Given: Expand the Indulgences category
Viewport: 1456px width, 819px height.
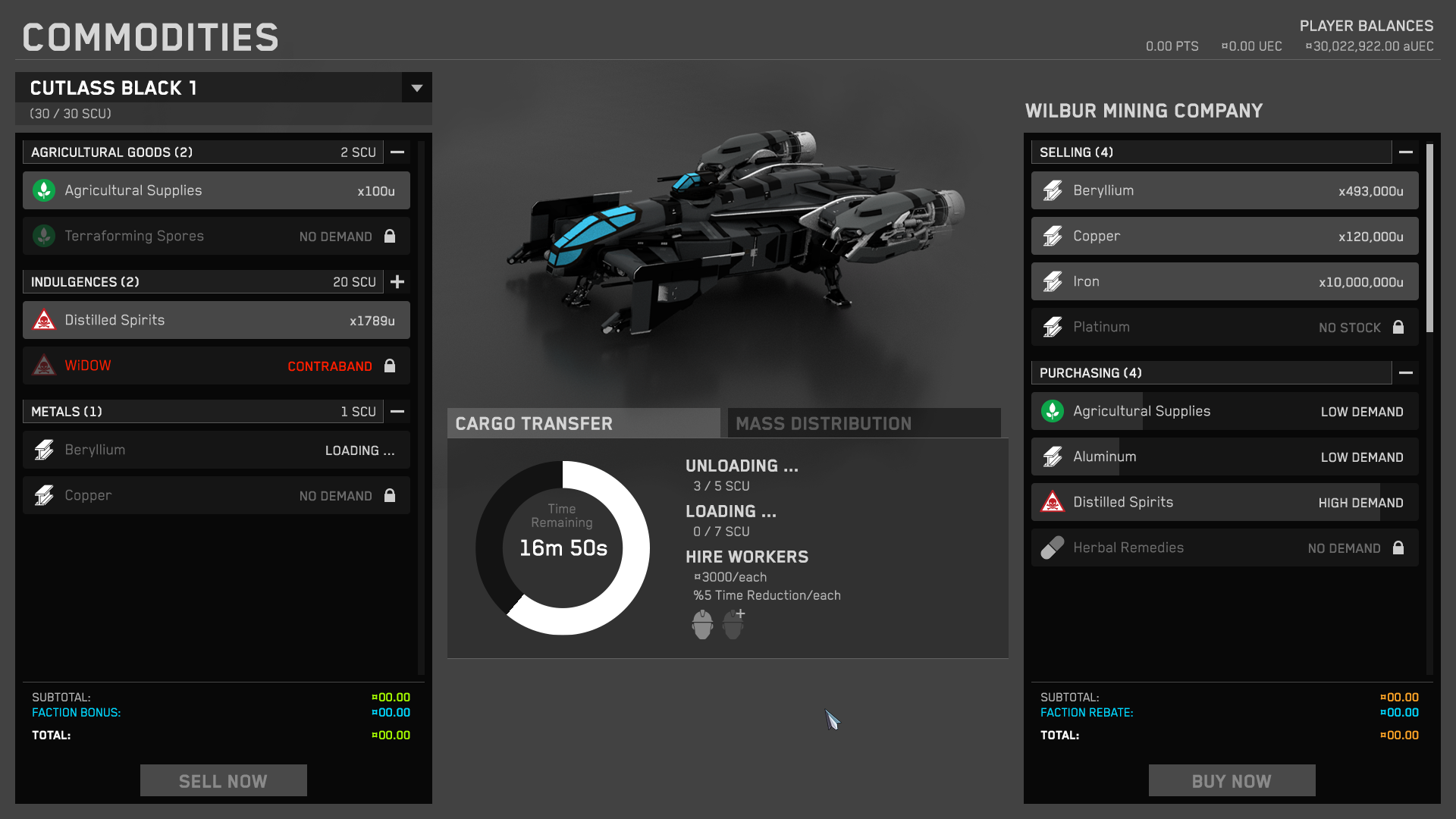Looking at the screenshot, I should click(x=397, y=282).
